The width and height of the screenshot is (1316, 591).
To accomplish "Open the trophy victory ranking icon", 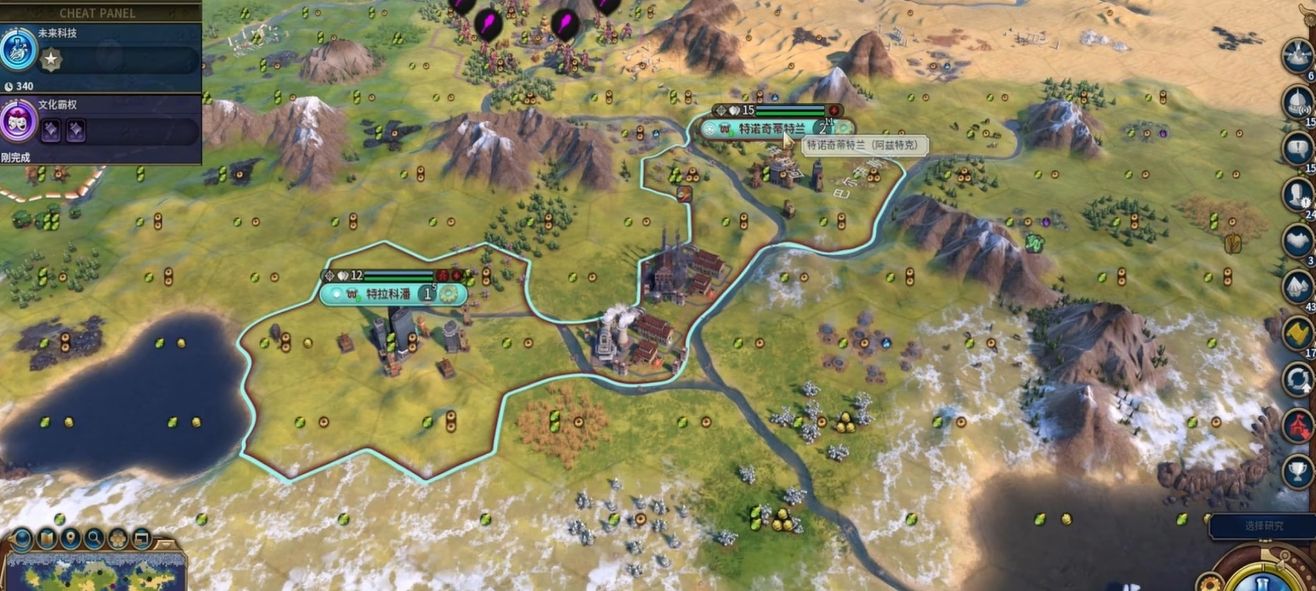I will (1298, 470).
